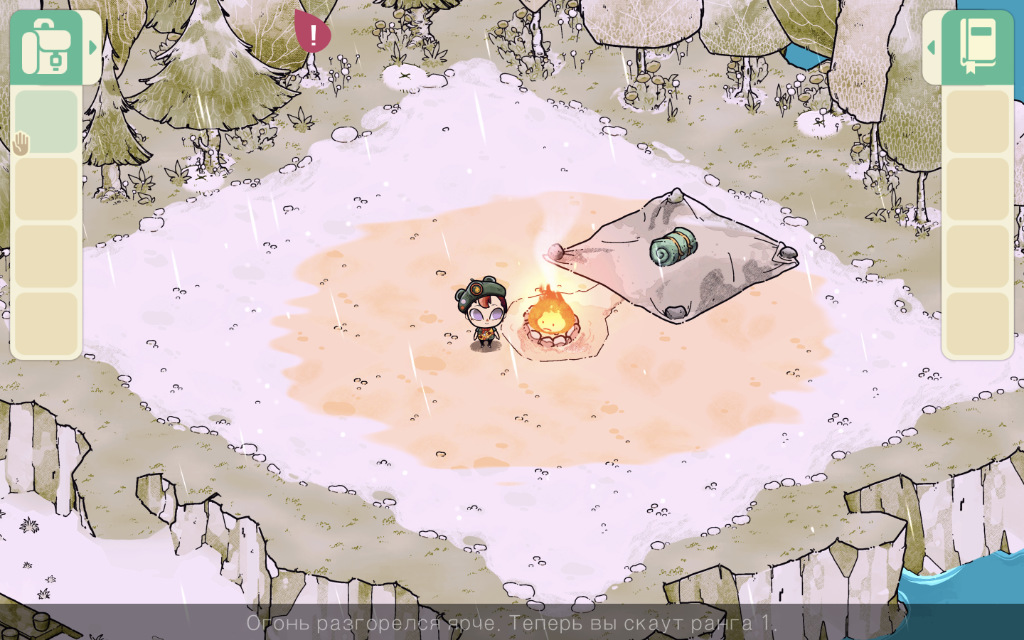This screenshot has width=1024, height=640.
Task: Select the empty hand tool slot
Action: tap(45, 122)
